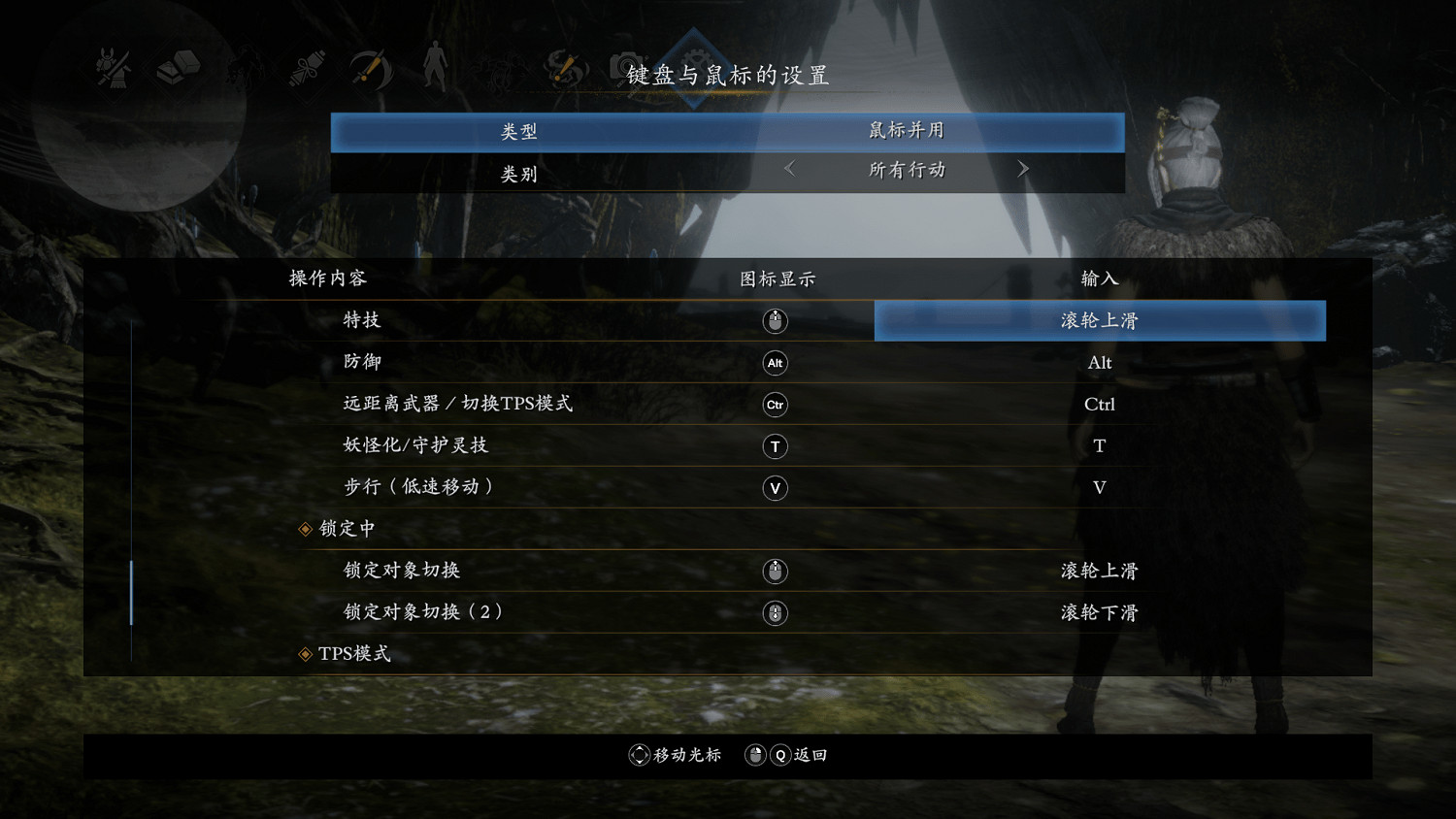Toggle the V binding for 步行（低速移动）

pos(1100,487)
